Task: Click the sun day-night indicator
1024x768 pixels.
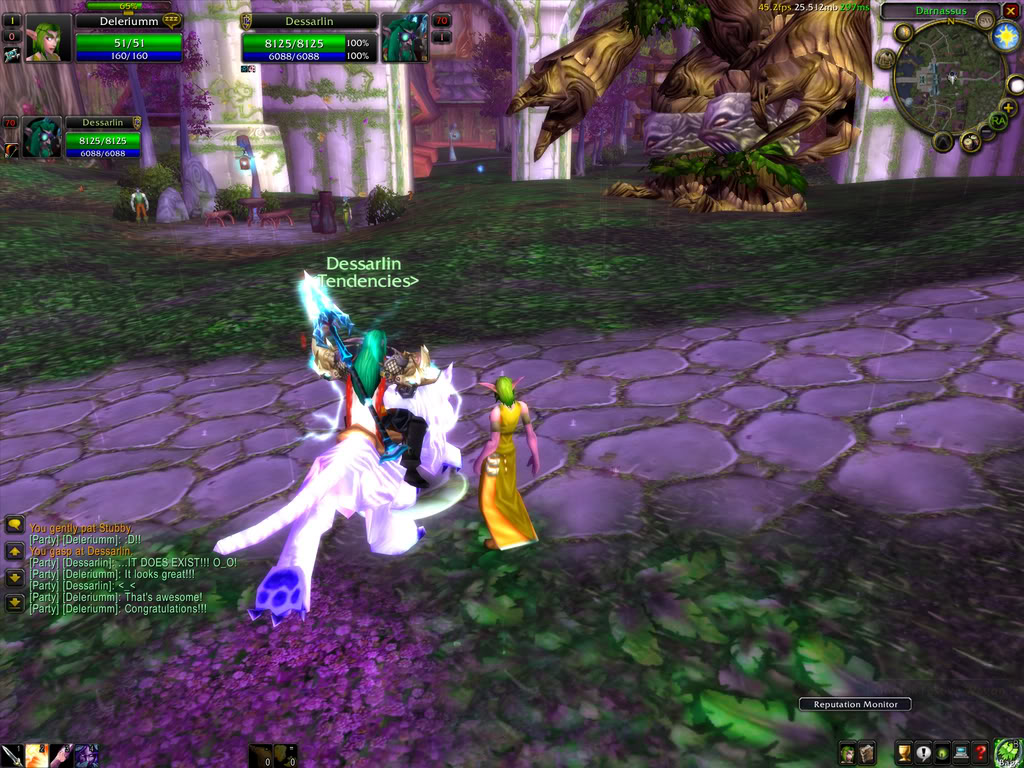Action: pyautogui.click(x=1006, y=37)
